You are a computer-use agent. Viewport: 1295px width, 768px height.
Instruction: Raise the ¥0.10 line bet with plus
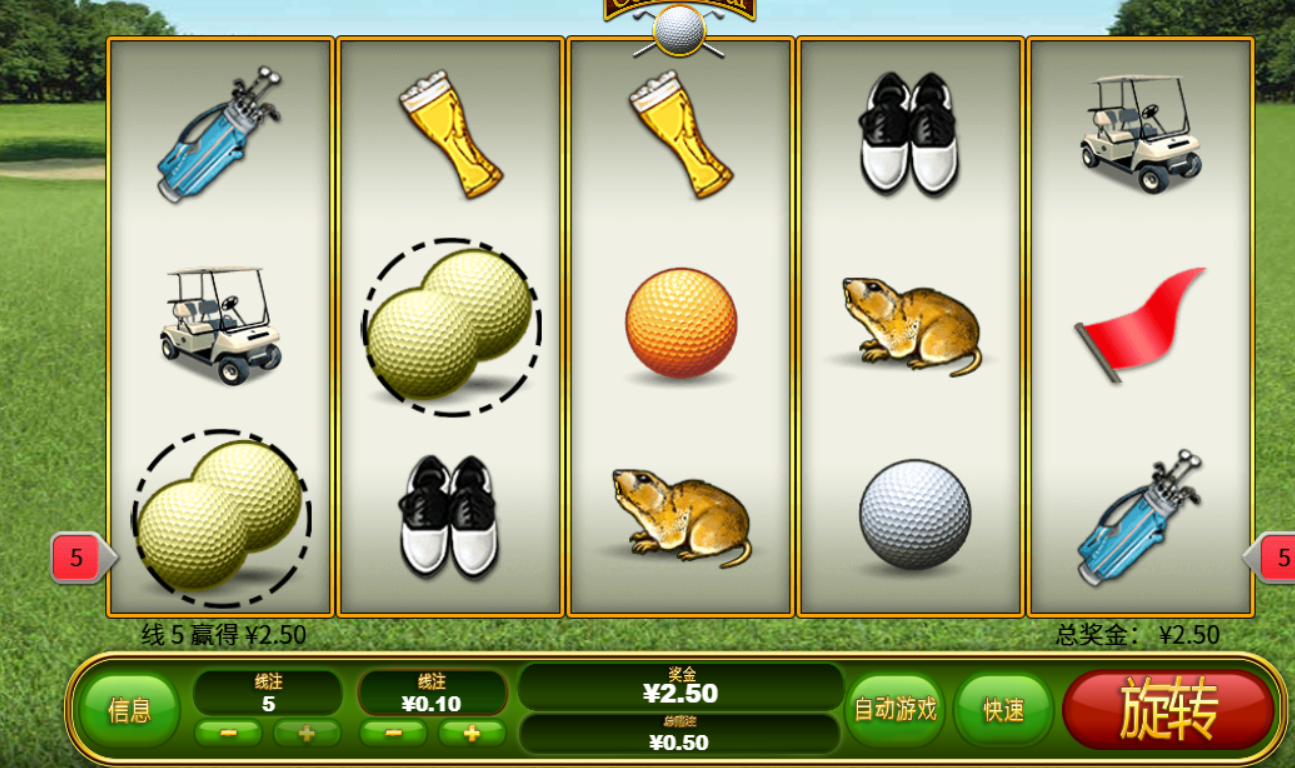pyautogui.click(x=471, y=733)
